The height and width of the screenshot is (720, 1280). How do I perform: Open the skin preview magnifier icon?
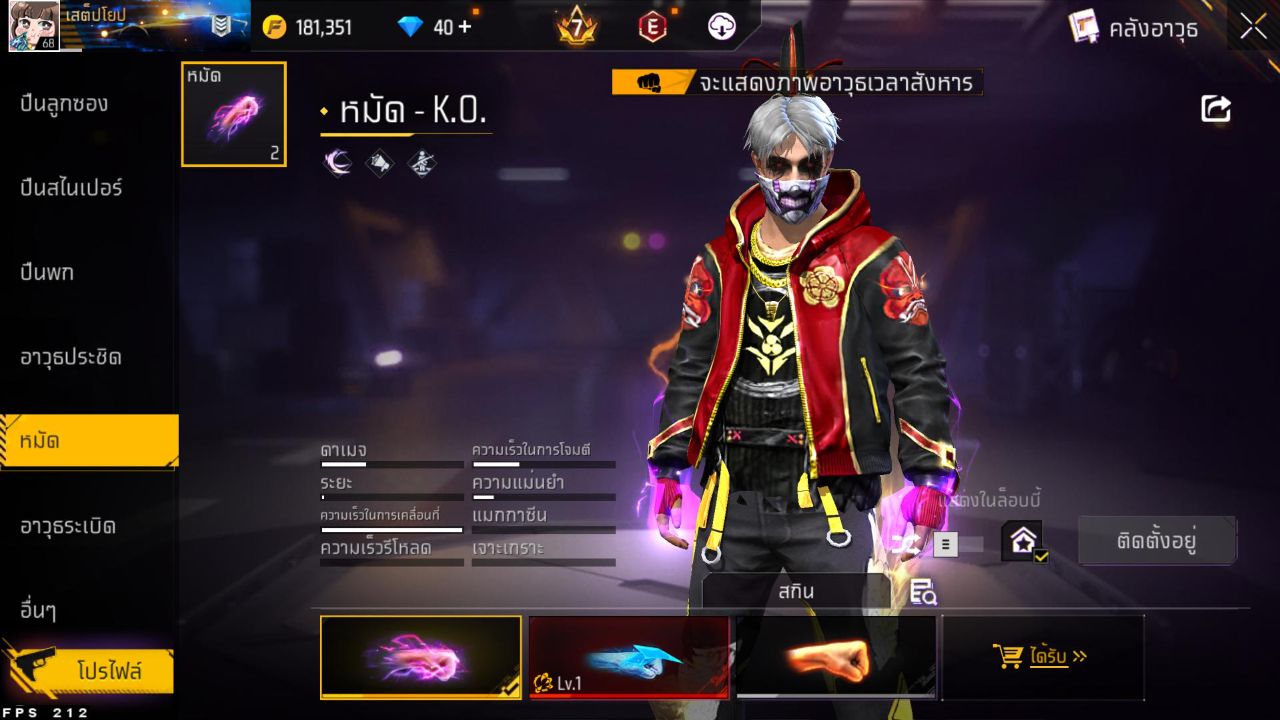pos(922,592)
